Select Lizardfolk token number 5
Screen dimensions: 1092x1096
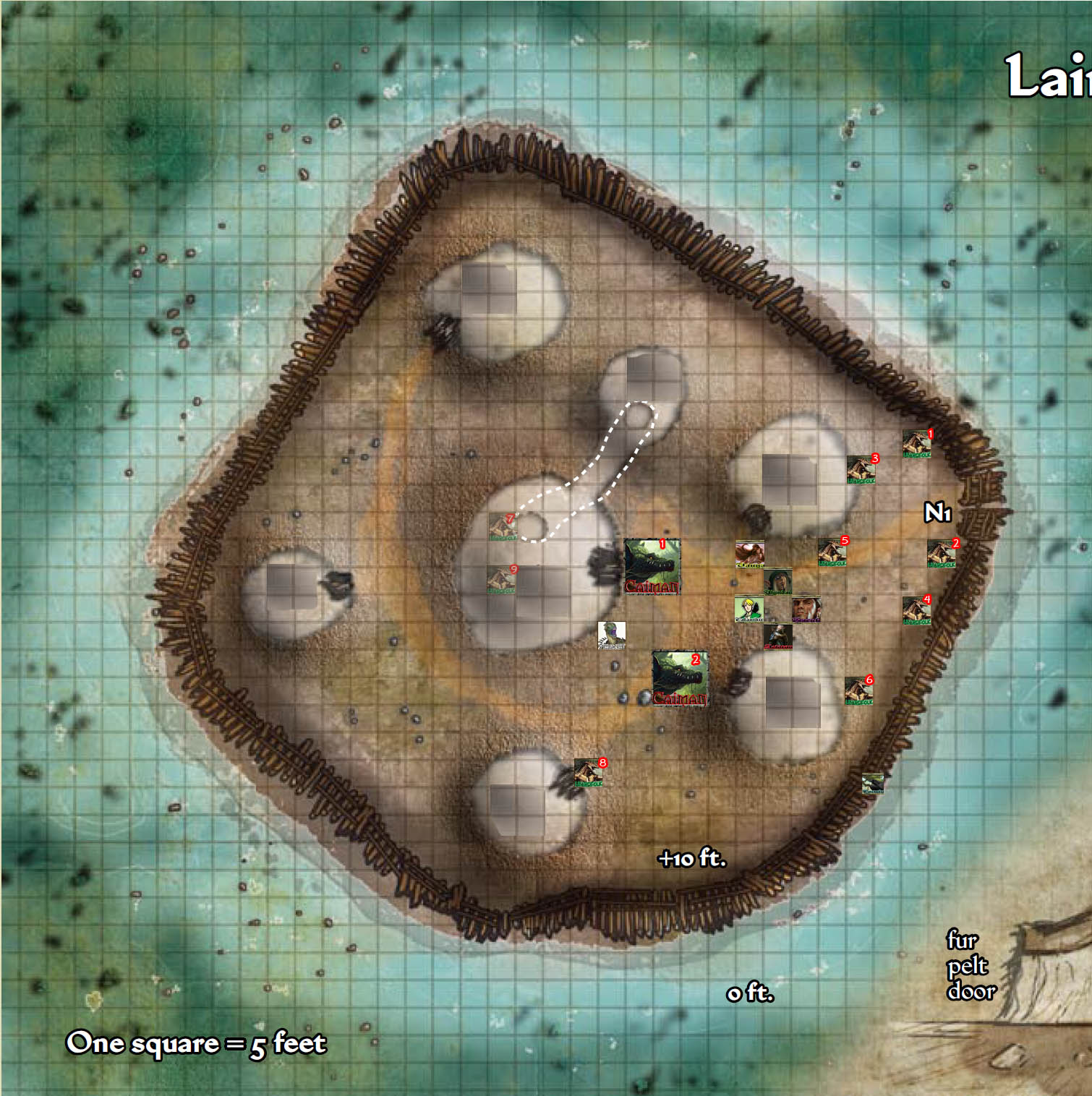click(832, 552)
